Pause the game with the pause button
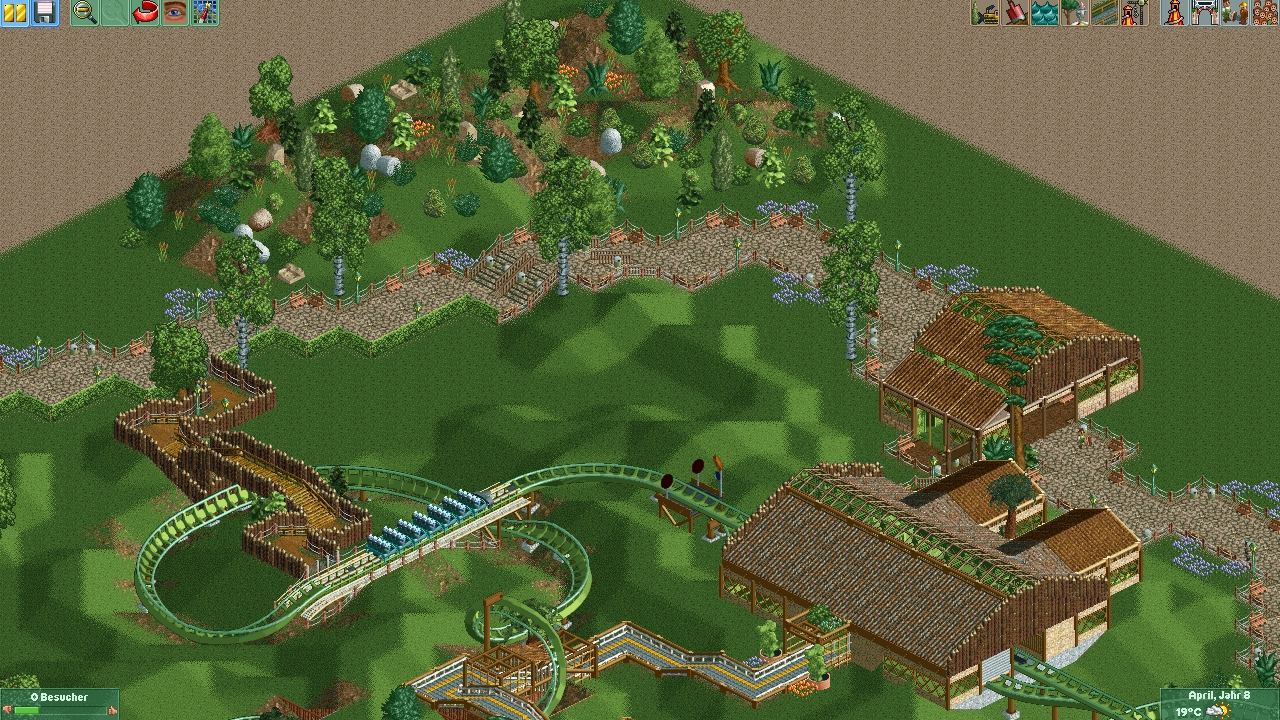This screenshot has height=720, width=1280. point(15,12)
